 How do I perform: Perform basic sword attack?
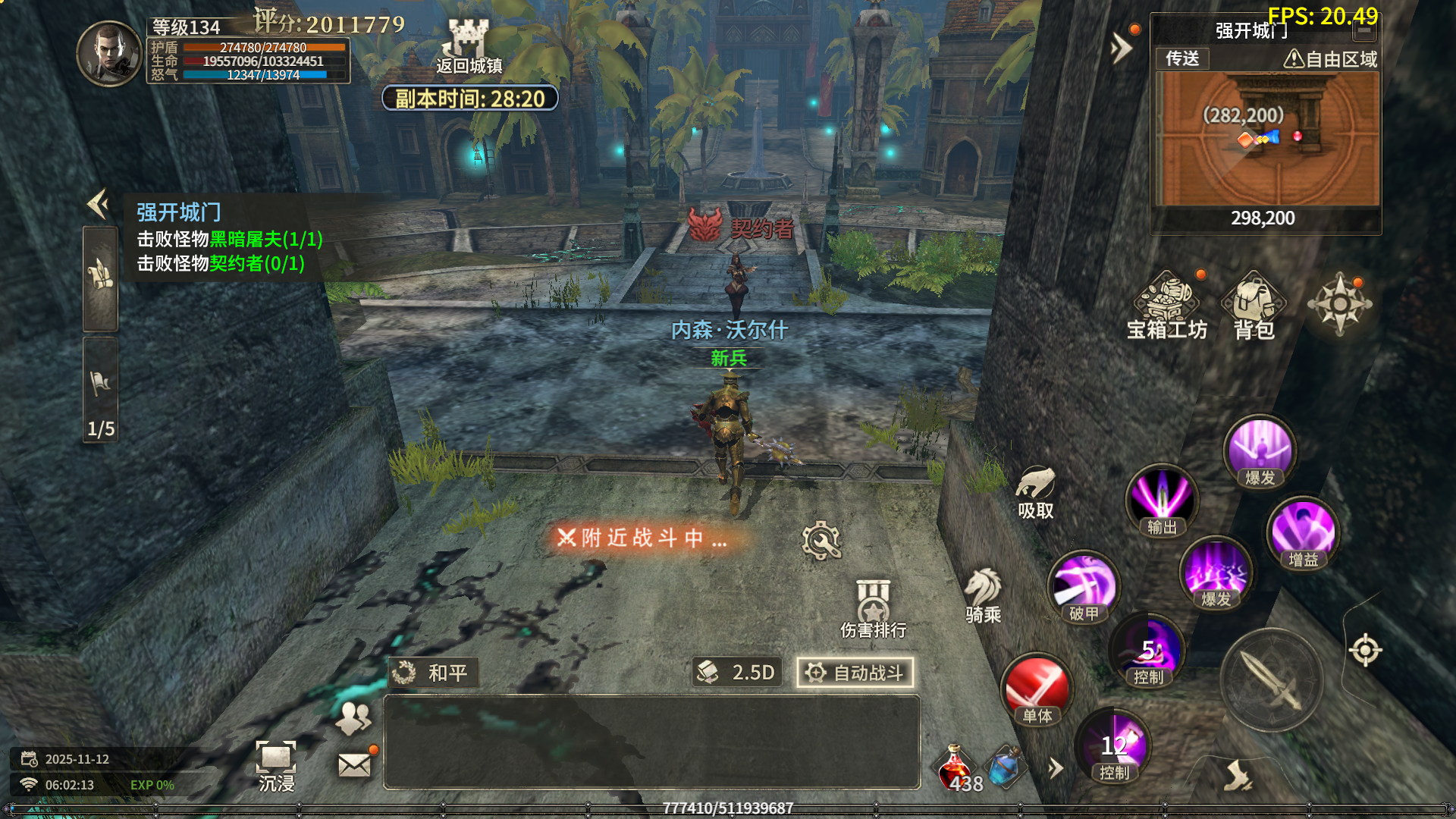pos(1272,679)
